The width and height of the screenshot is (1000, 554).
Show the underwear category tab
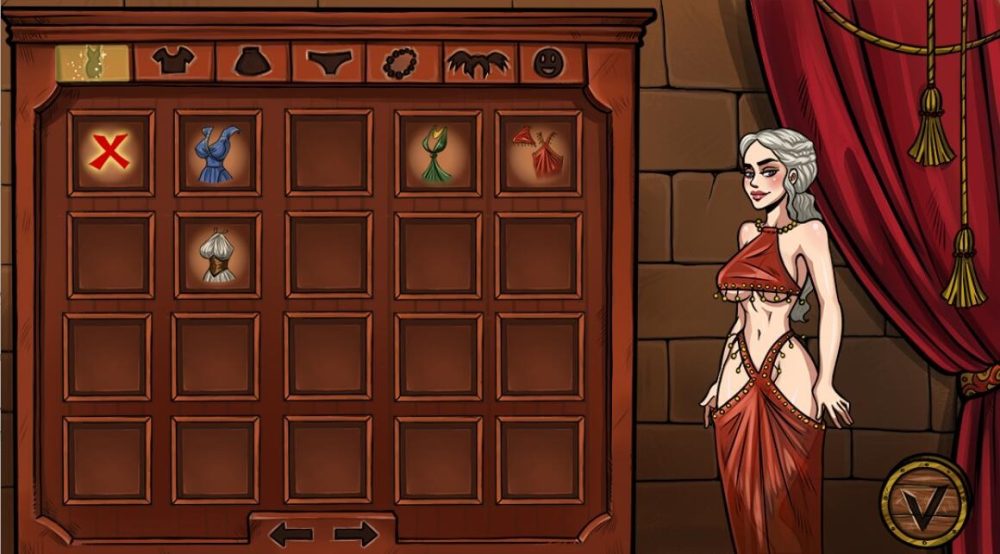tap(326, 62)
